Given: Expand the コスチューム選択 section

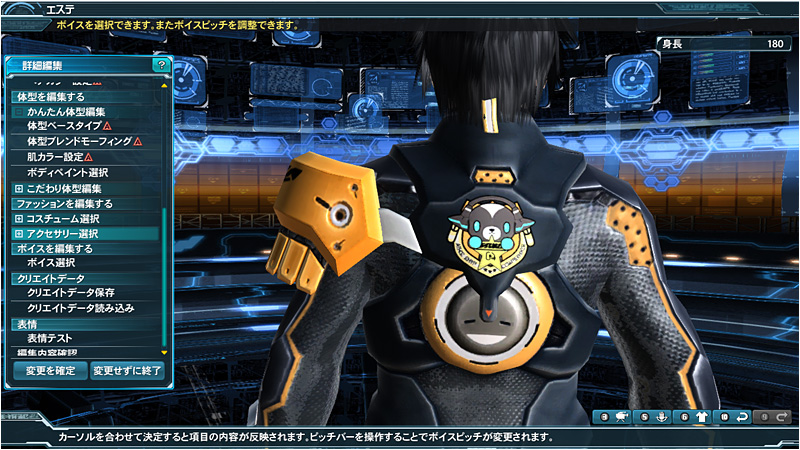Looking at the screenshot, I should (18, 218).
